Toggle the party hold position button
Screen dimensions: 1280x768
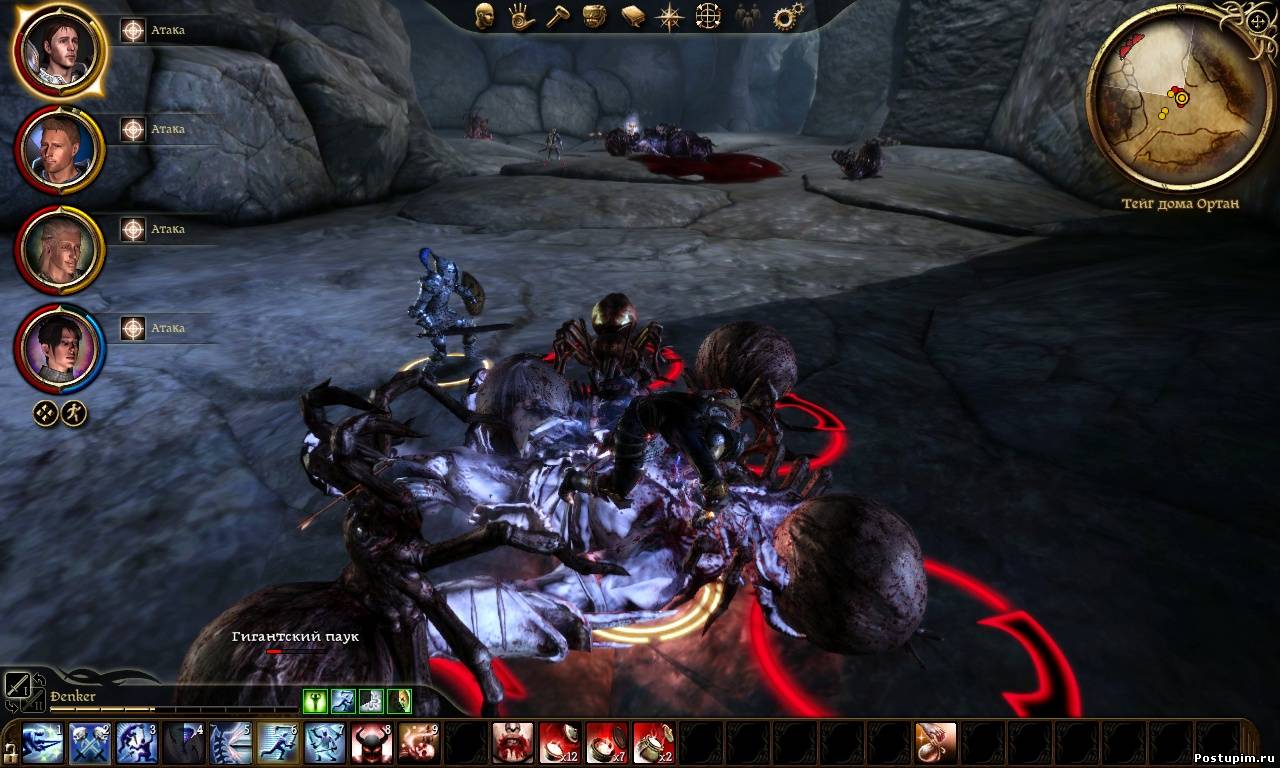point(74,413)
